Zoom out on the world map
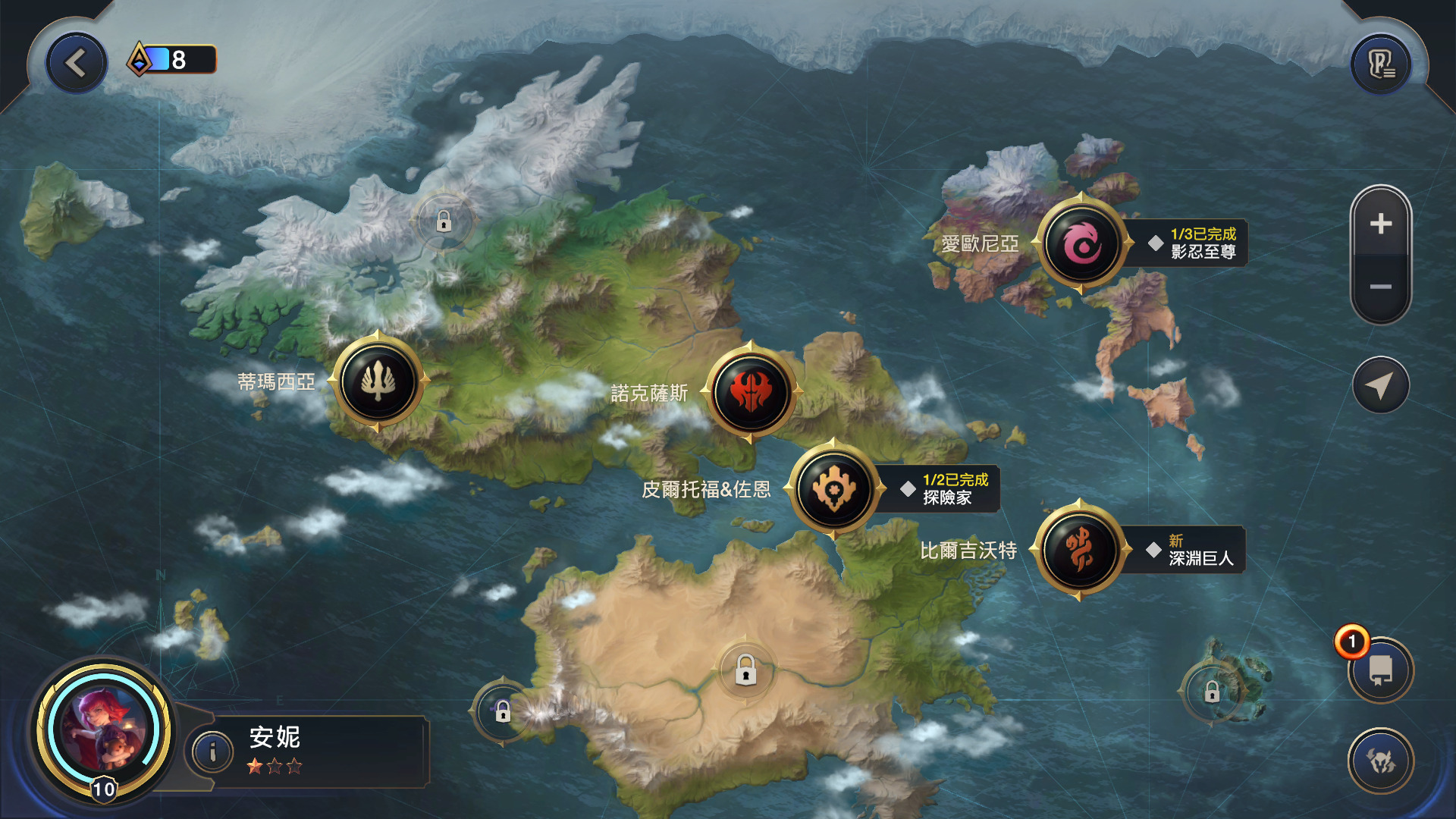The height and width of the screenshot is (819, 1456). (x=1380, y=287)
